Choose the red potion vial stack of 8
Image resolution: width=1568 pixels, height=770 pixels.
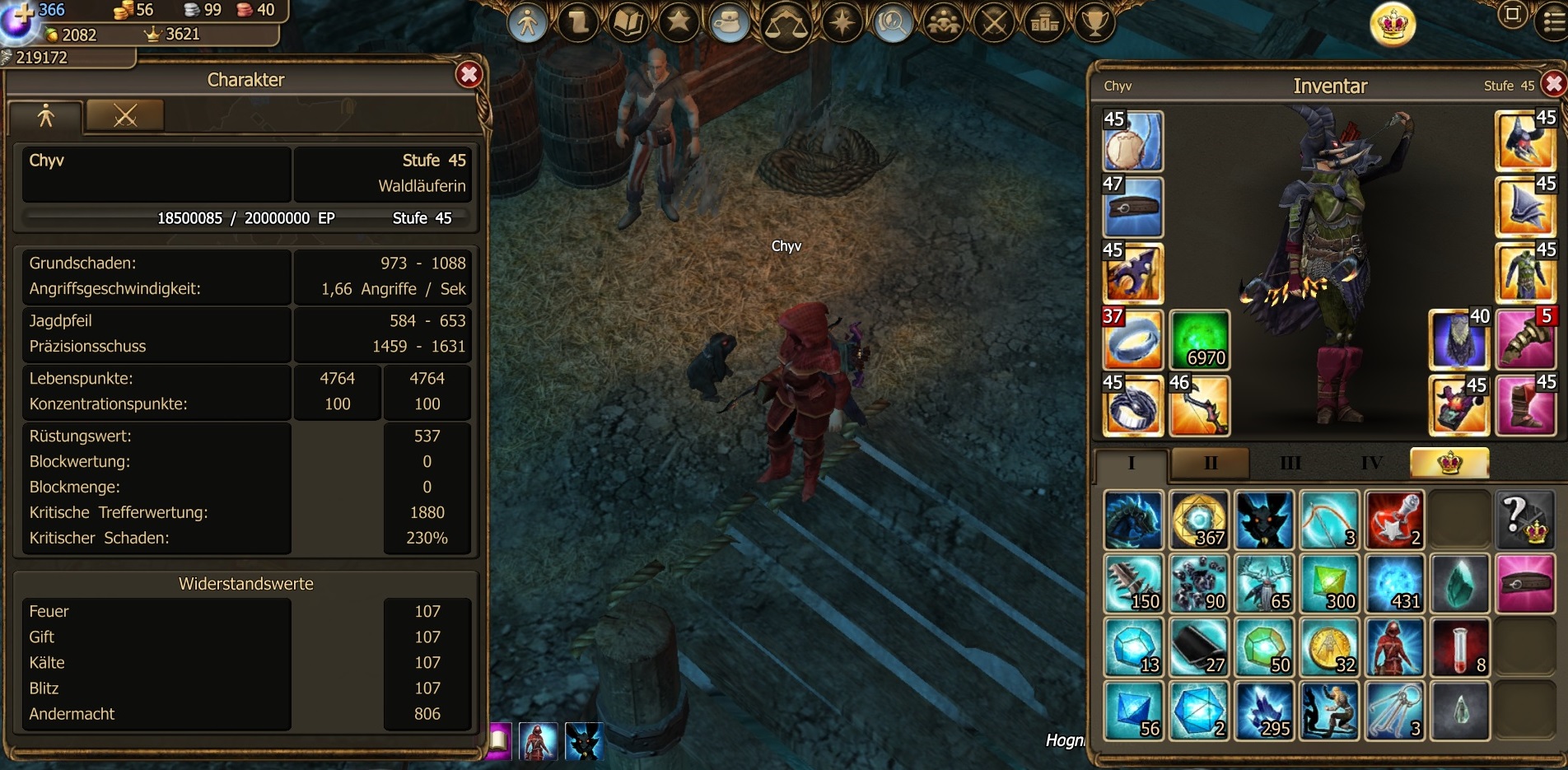[1460, 647]
